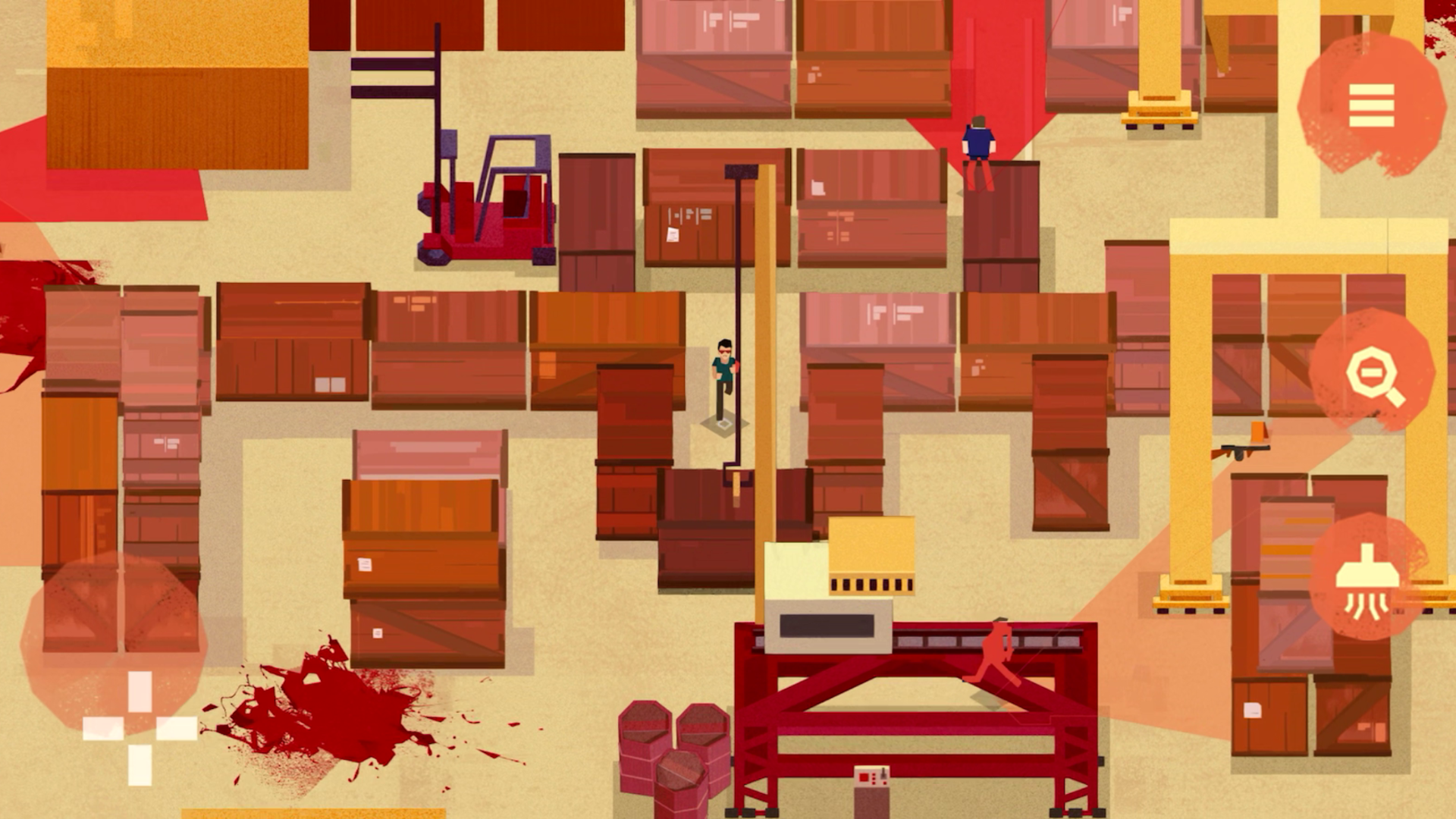1456x819 pixels.
Task: Tap the virtual movement pad
Action: coord(140,726)
